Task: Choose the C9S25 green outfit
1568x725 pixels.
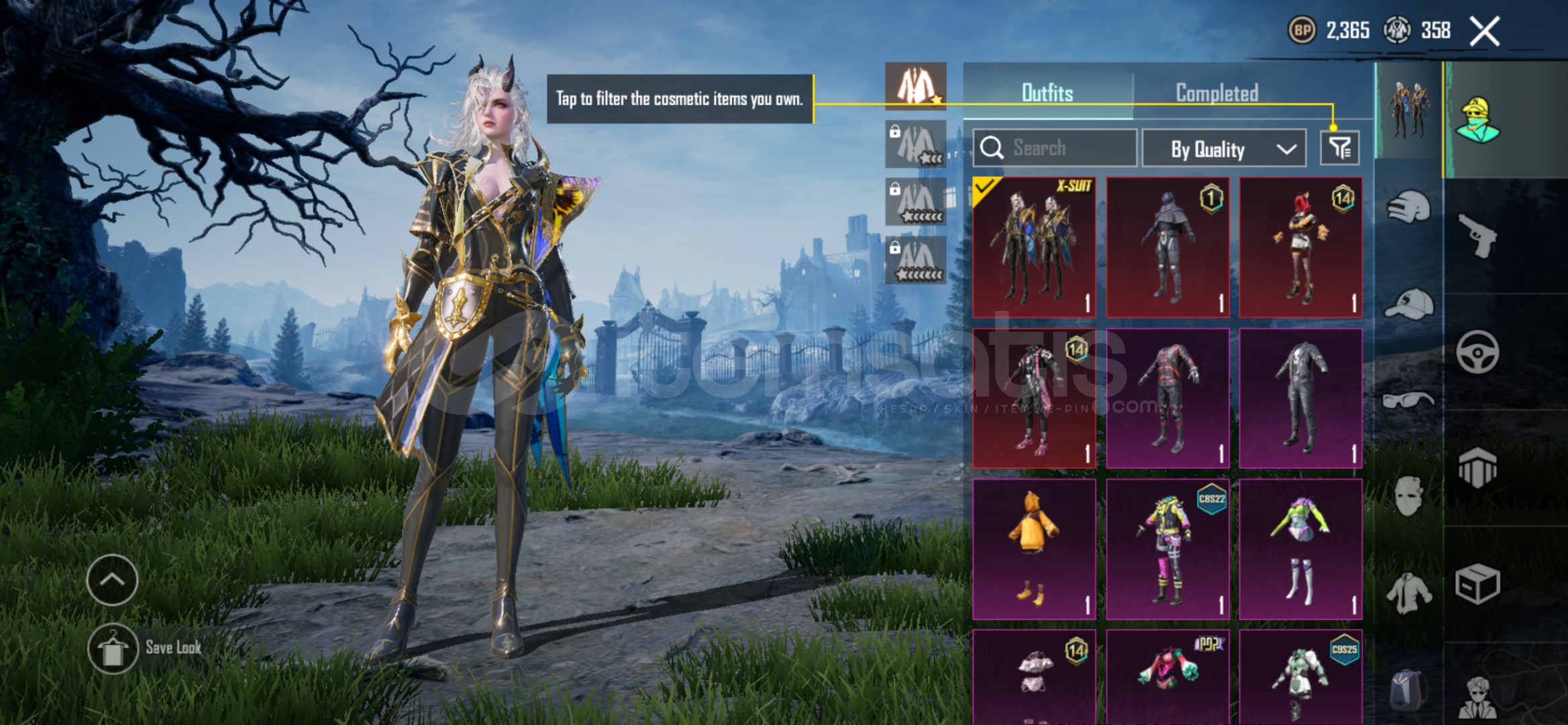Action: 1300,677
